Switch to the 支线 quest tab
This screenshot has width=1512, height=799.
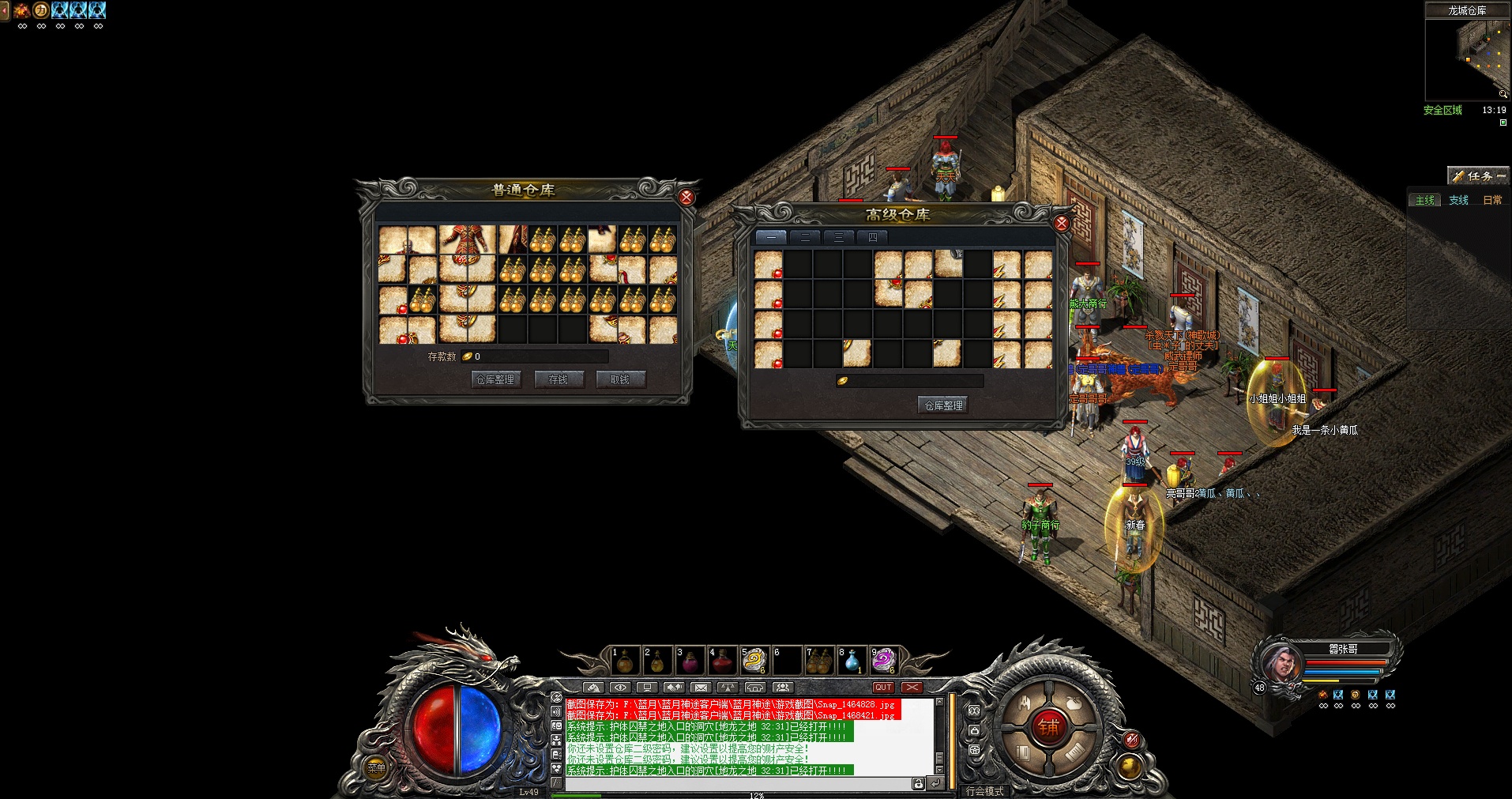pyautogui.click(x=1458, y=200)
